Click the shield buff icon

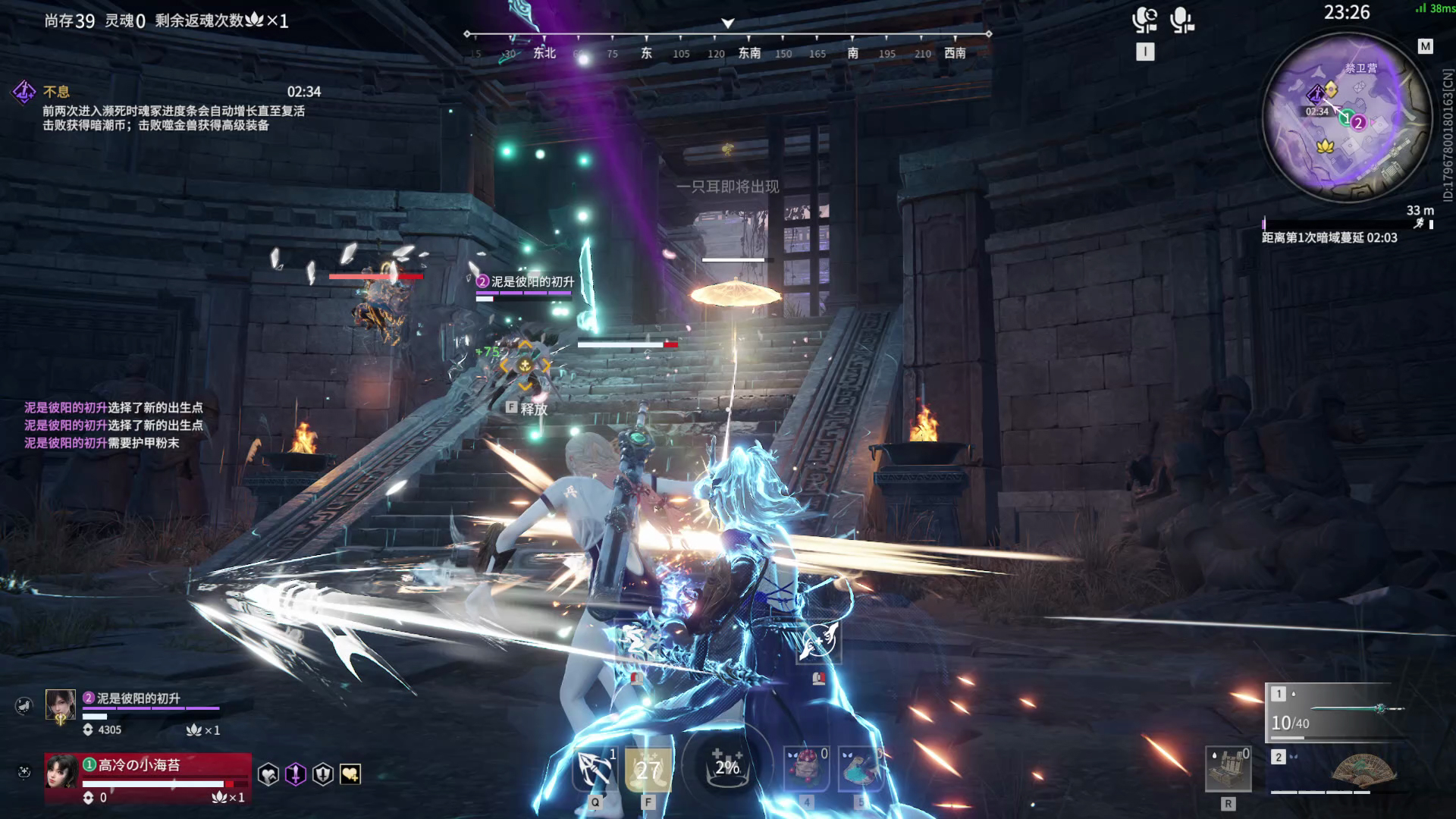tap(323, 774)
